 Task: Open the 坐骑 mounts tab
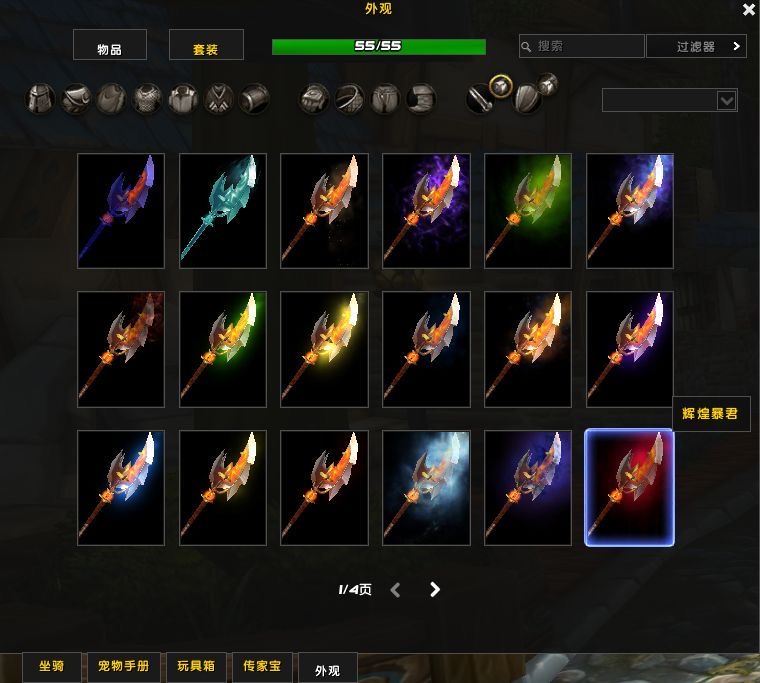[52, 667]
